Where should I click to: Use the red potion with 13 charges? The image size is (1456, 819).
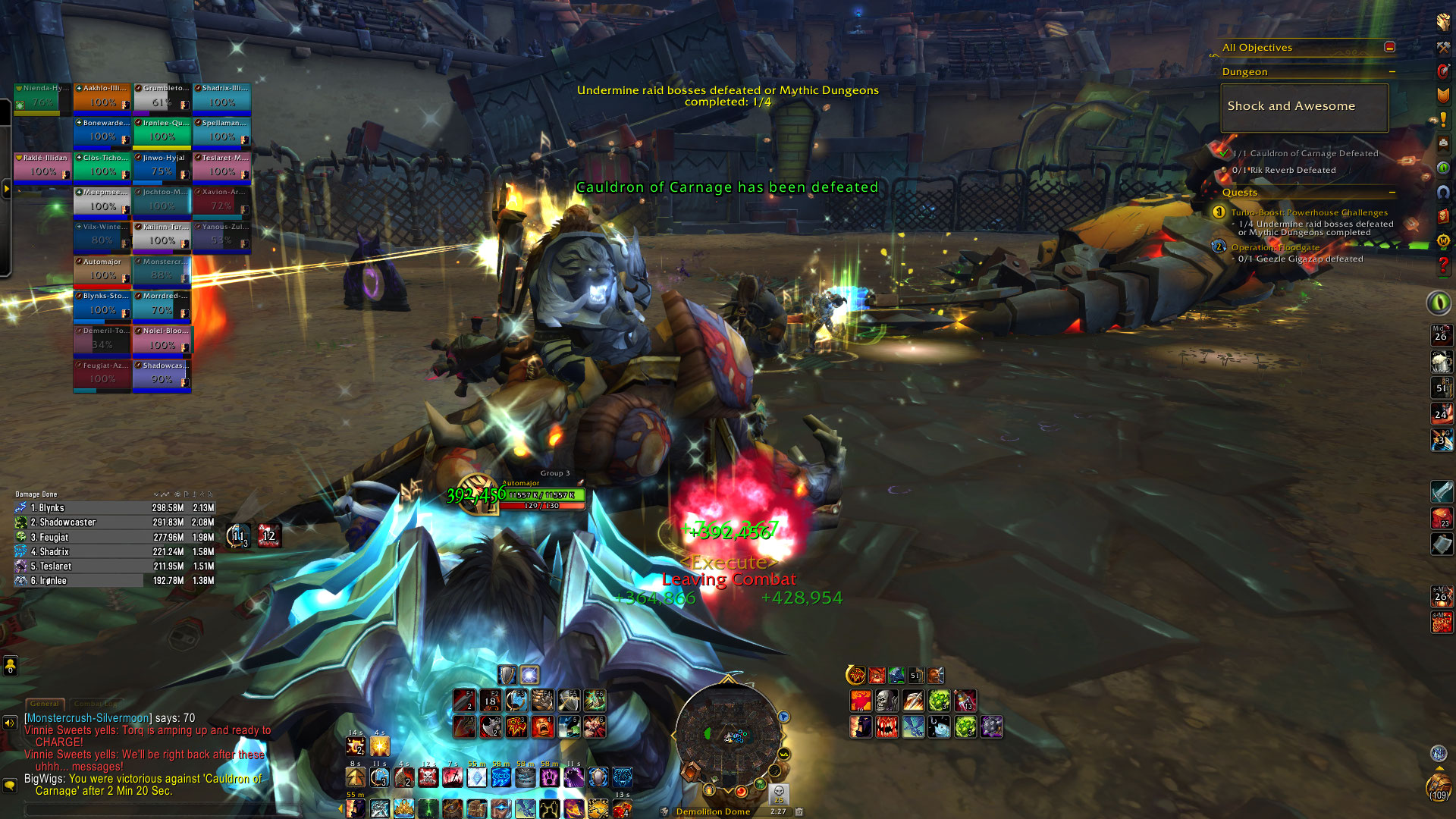(965, 701)
